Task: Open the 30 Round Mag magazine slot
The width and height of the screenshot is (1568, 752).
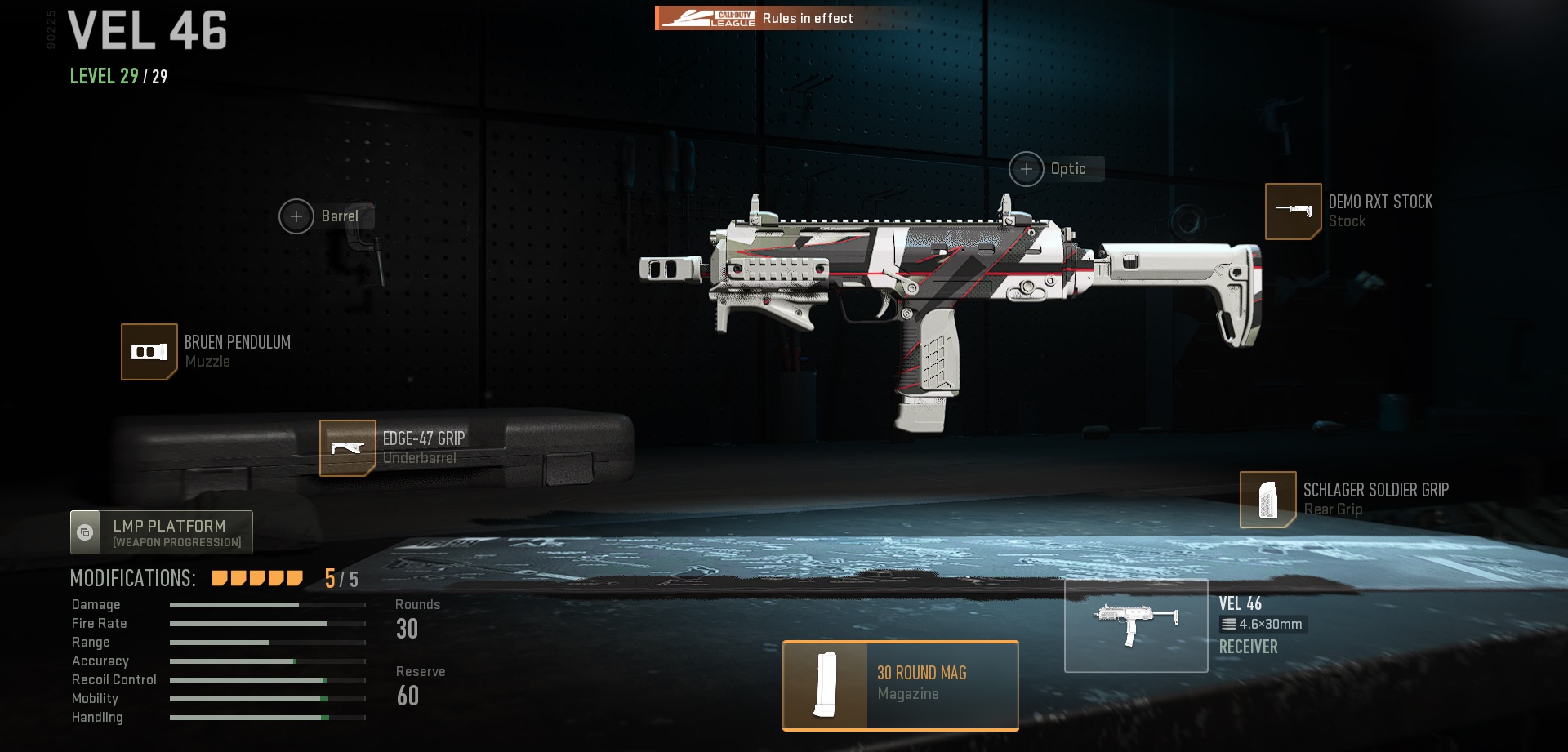Action: tap(900, 685)
